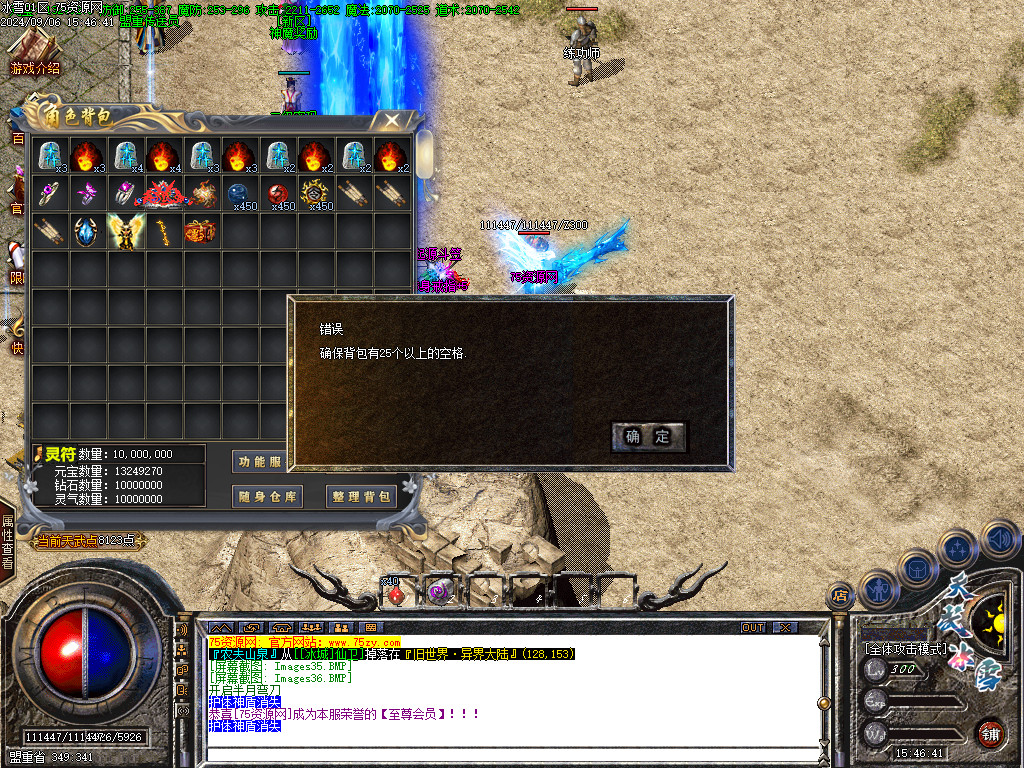Select the blue horned shield gem item
1024x768 pixels.
coord(88,232)
